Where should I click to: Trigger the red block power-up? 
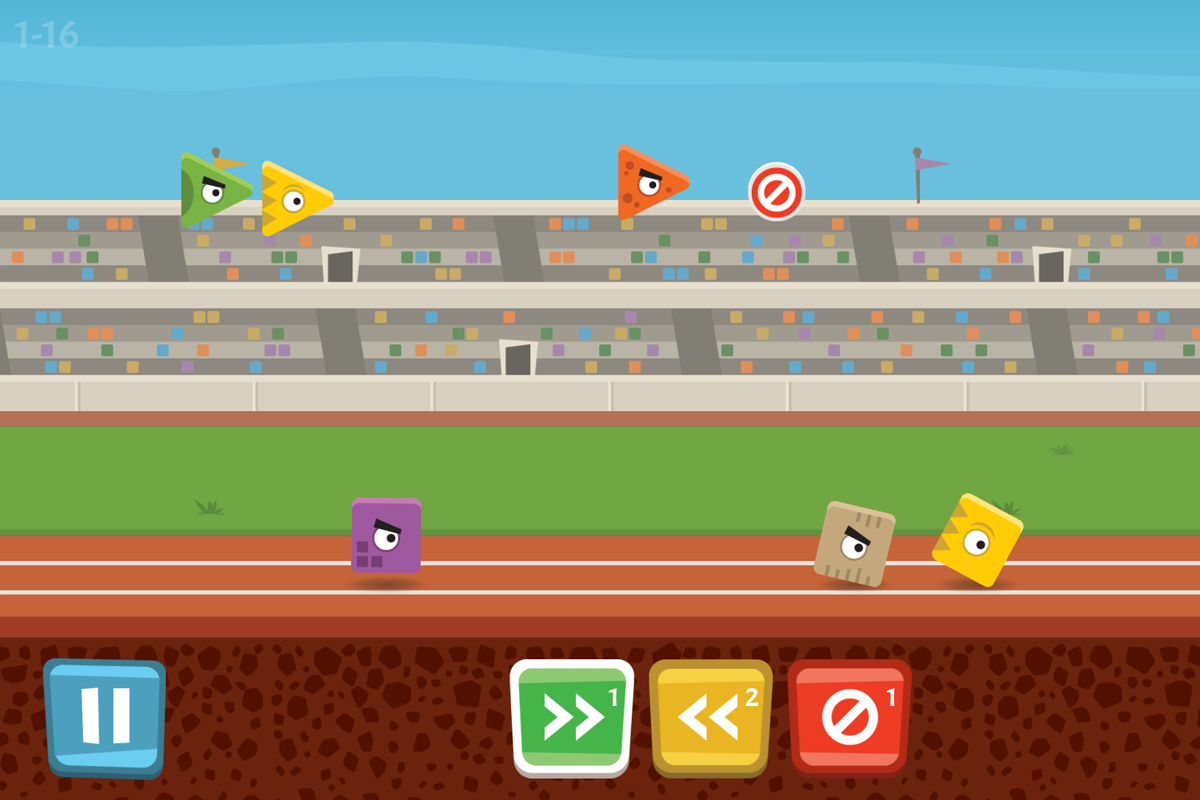pos(849,716)
